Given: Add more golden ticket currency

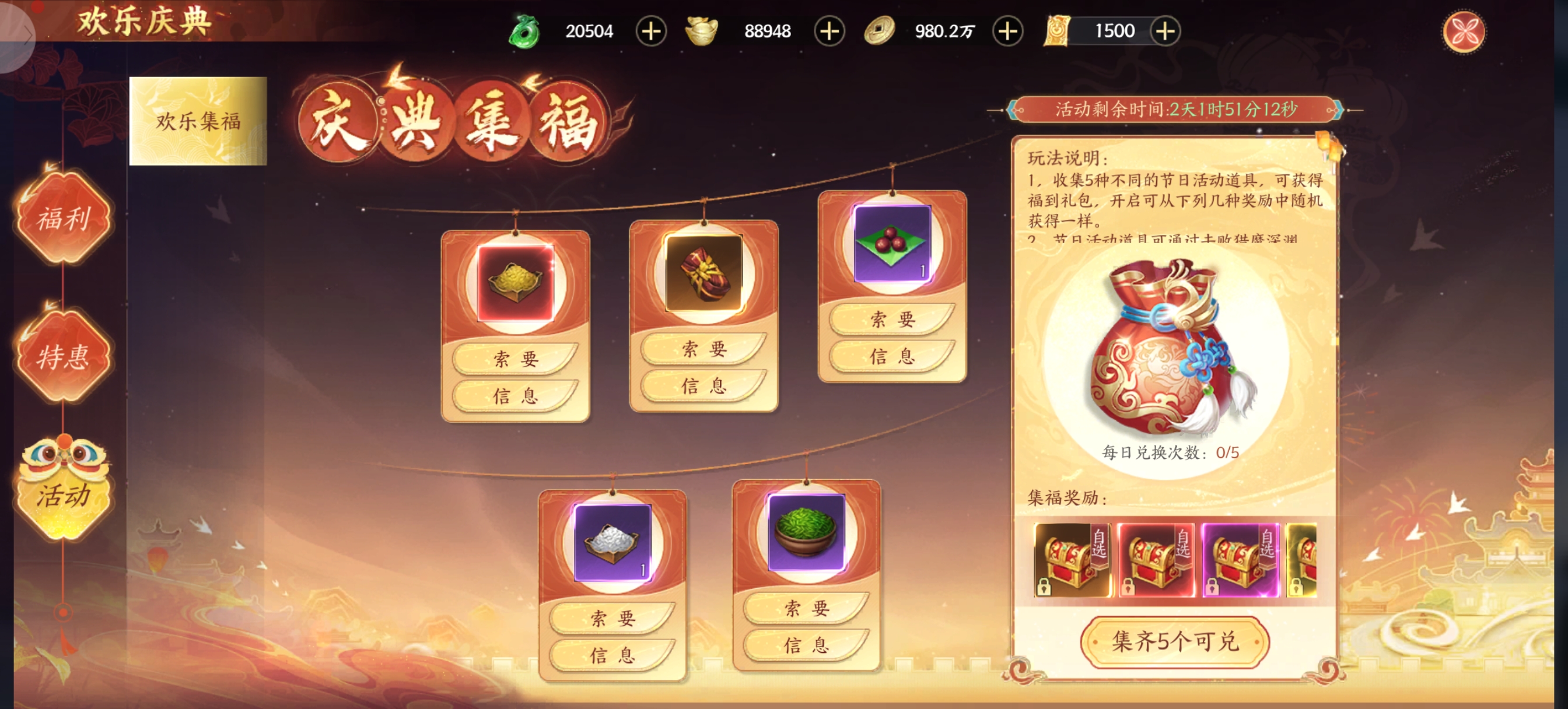Looking at the screenshot, I should coord(1165,31).
